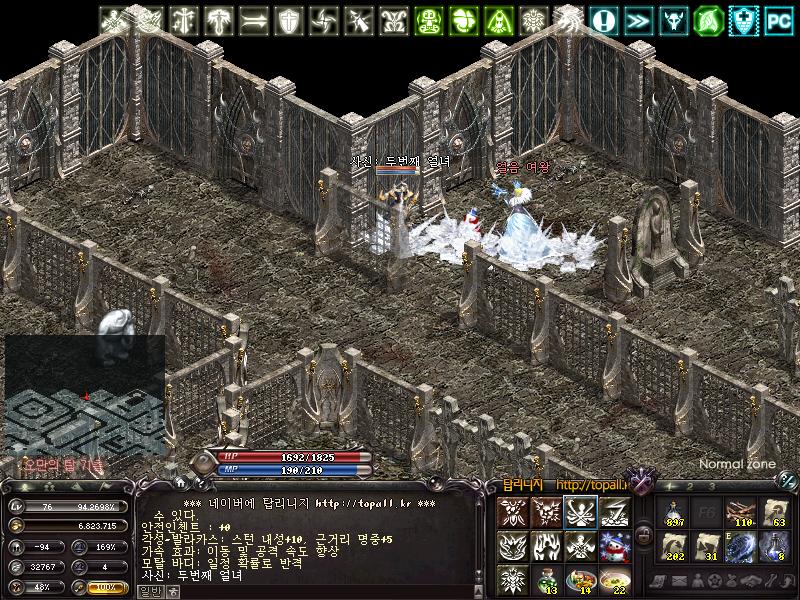Eat the food plate showing 14

point(580,578)
